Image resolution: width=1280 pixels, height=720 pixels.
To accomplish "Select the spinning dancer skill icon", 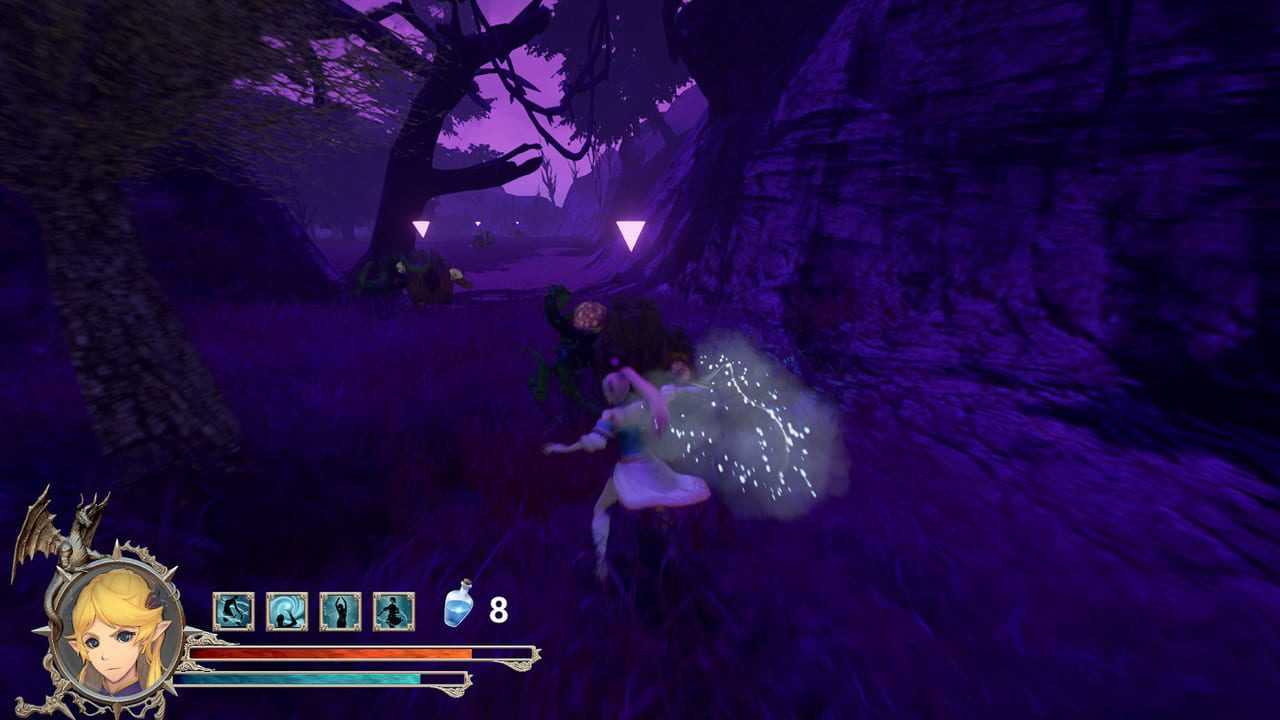I will coord(394,611).
